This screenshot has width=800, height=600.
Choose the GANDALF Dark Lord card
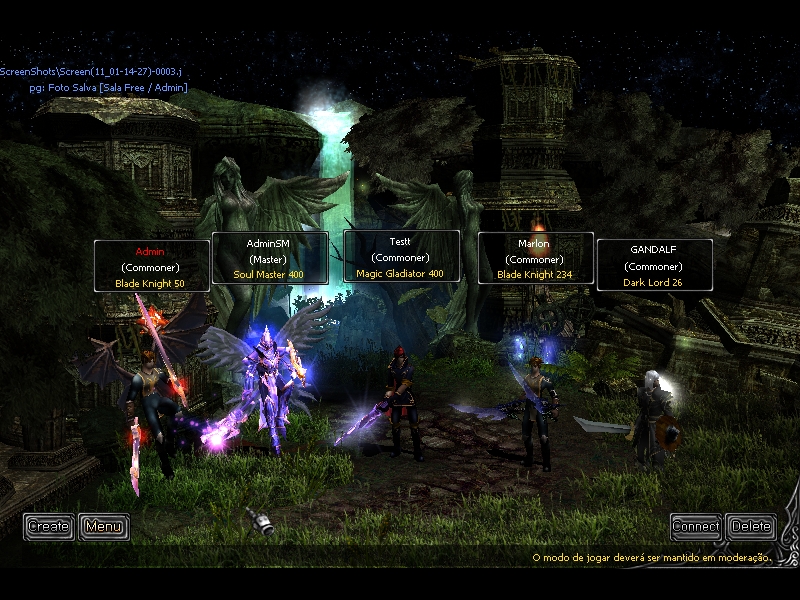(655, 265)
